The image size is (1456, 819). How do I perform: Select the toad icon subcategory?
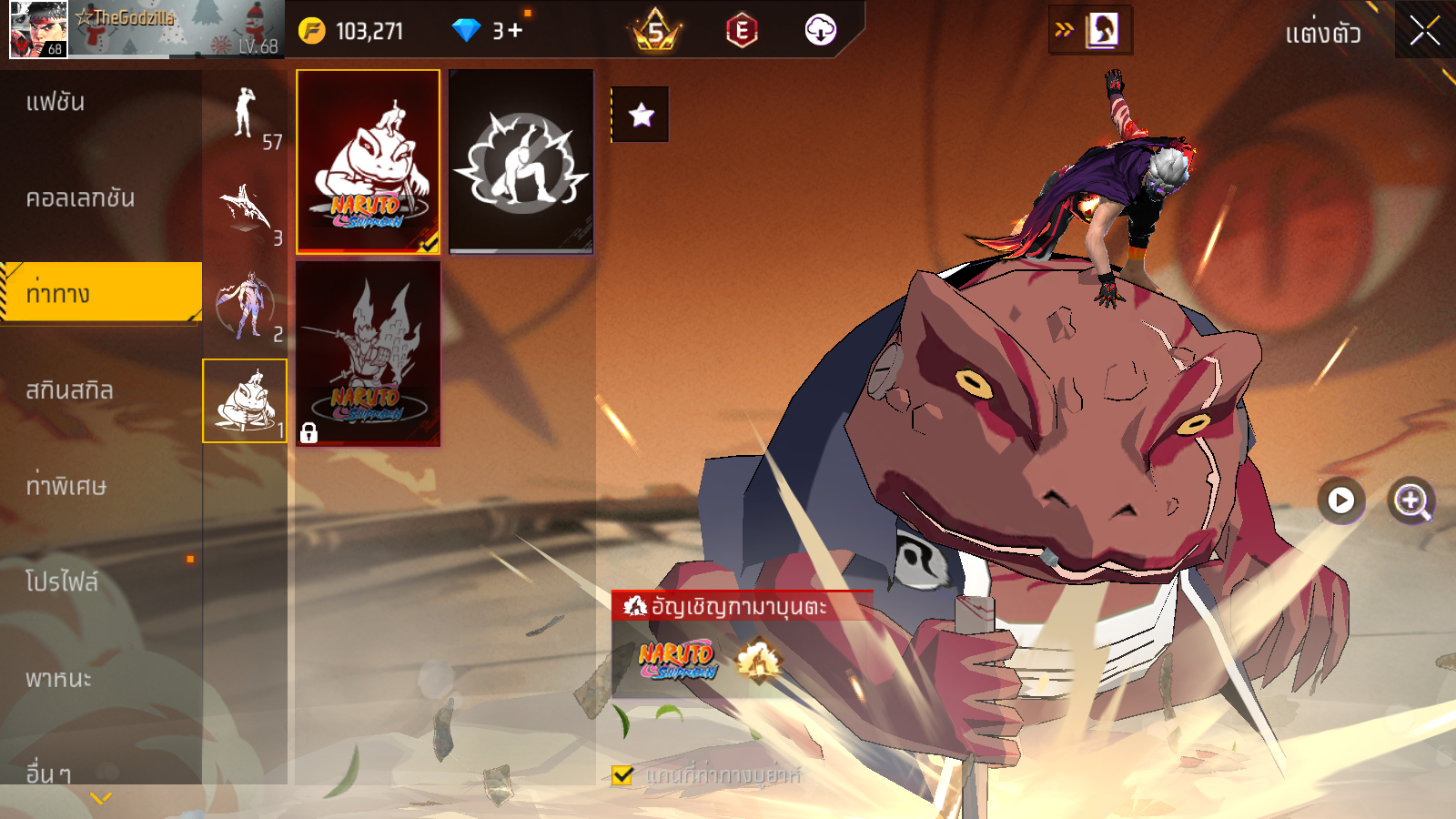245,400
